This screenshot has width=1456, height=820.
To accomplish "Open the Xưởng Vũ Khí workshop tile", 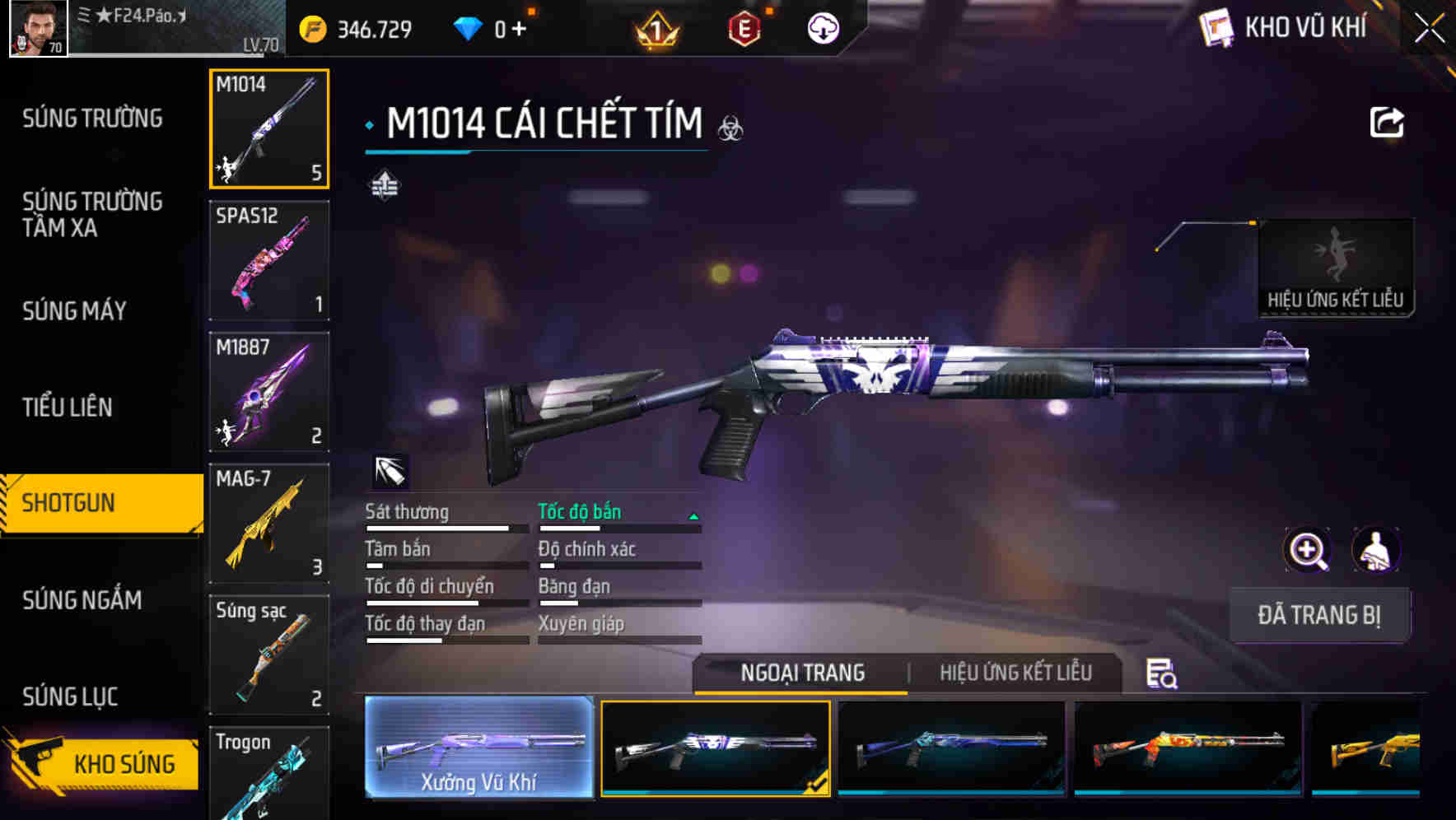I will pyautogui.click(x=478, y=748).
